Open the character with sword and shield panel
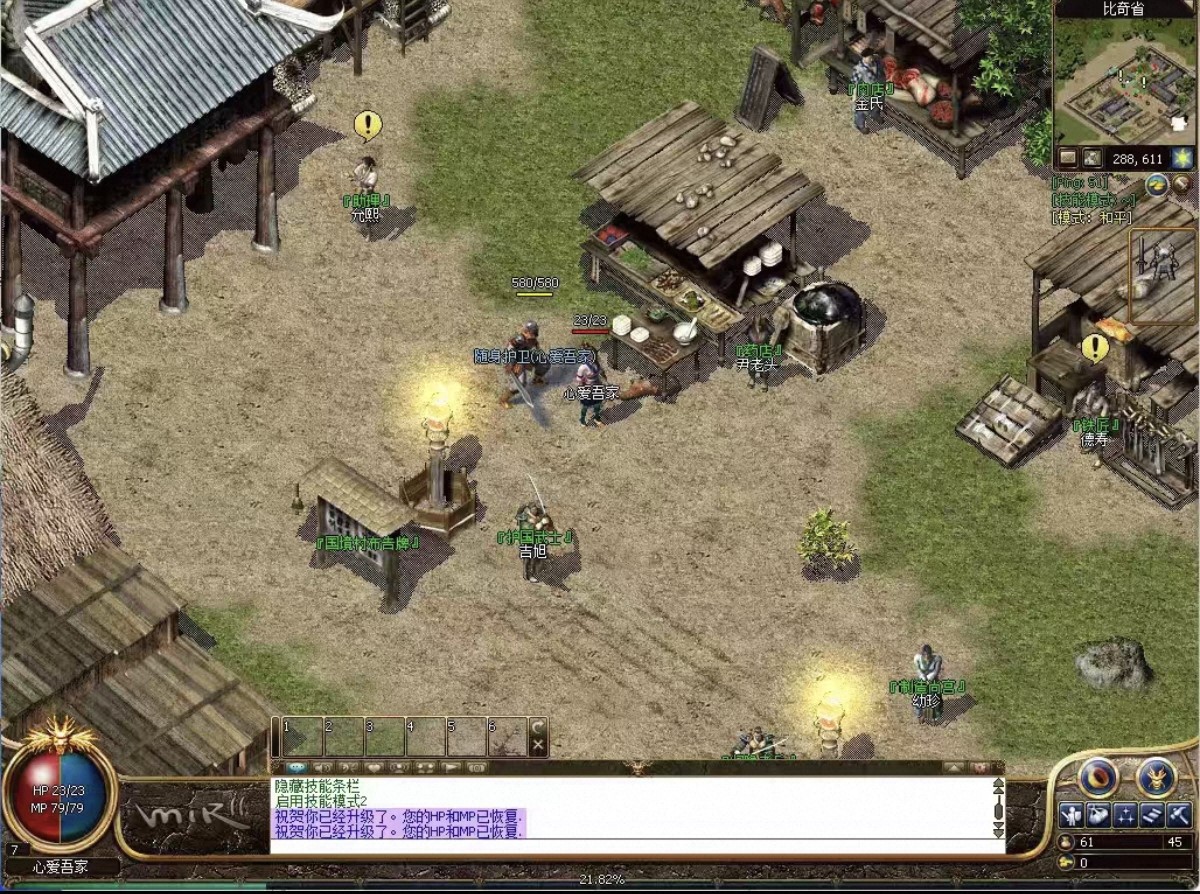This screenshot has height=894, width=1200. (x=1069, y=816)
